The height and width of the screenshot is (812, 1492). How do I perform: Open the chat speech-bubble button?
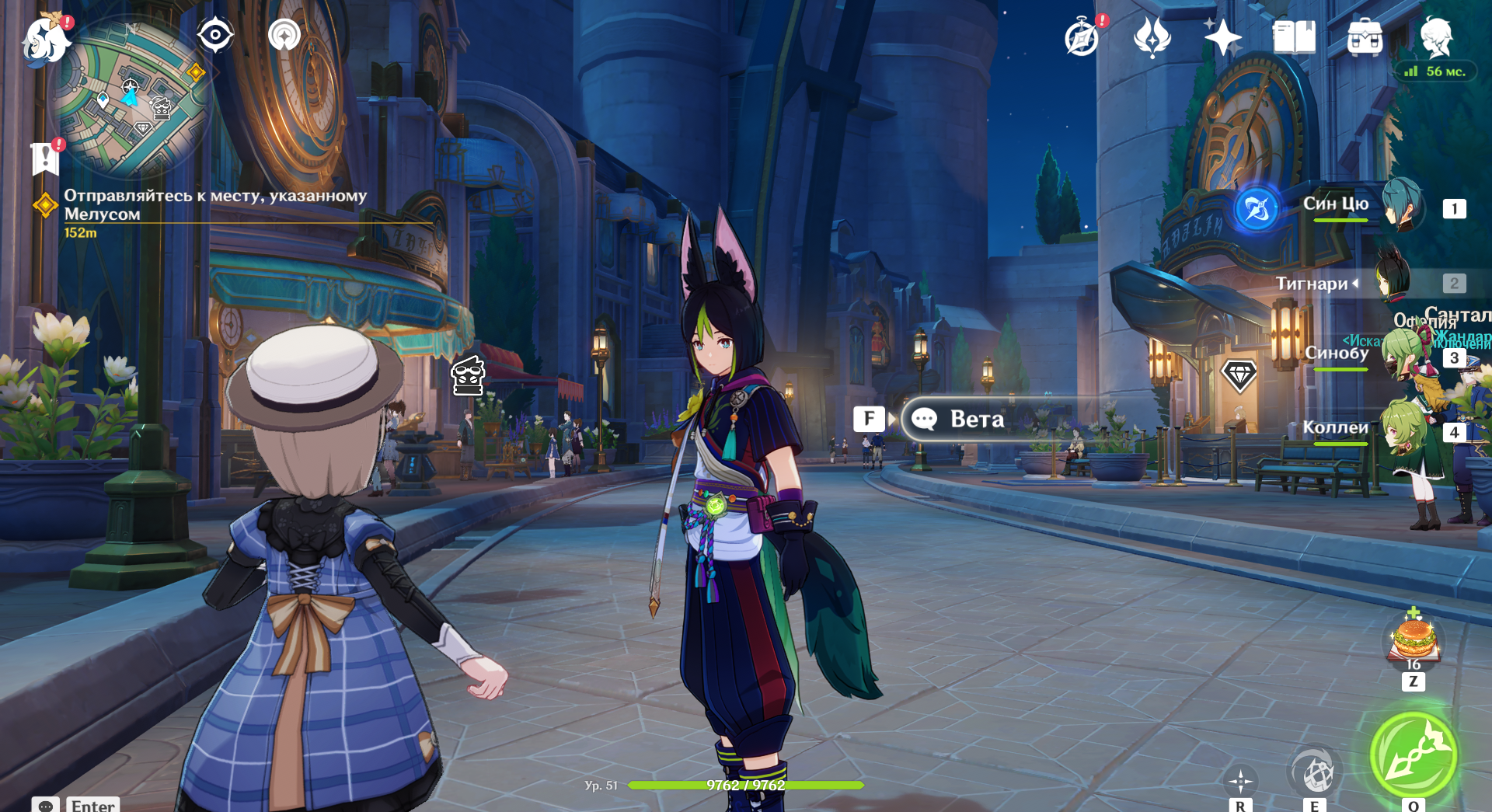point(46,805)
